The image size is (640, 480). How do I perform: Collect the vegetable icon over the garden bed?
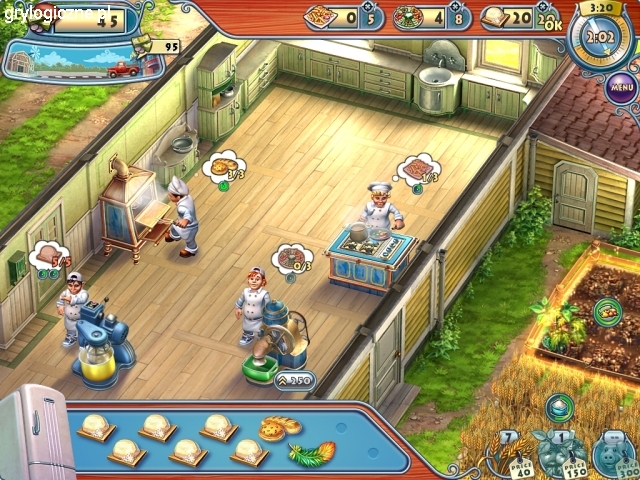607,312
